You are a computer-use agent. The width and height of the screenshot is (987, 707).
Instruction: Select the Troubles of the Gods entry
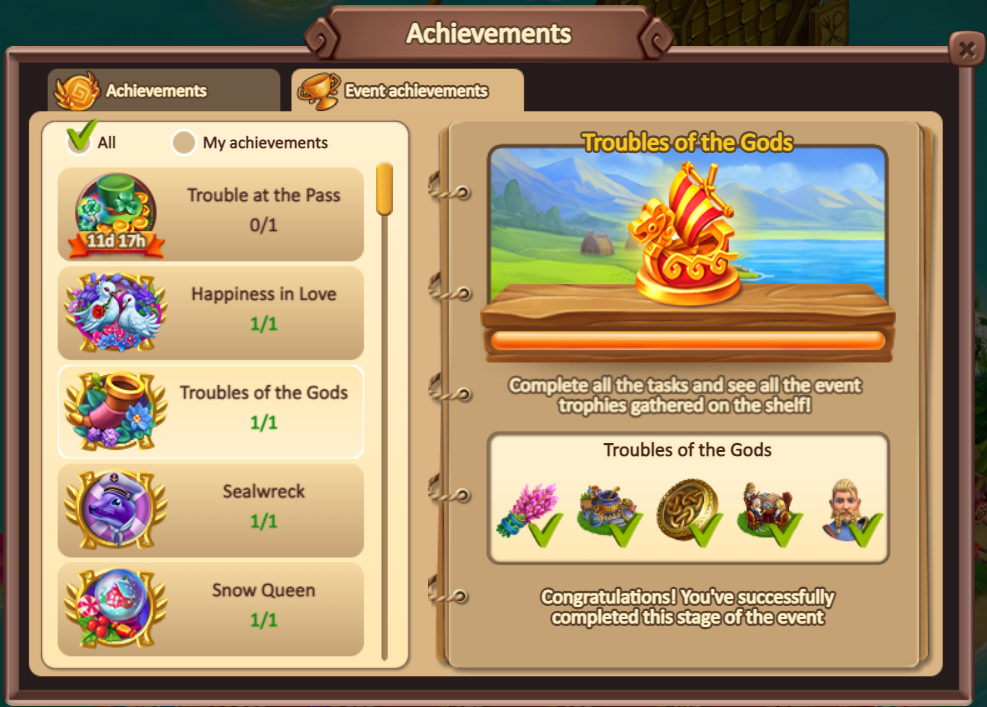[x=211, y=411]
